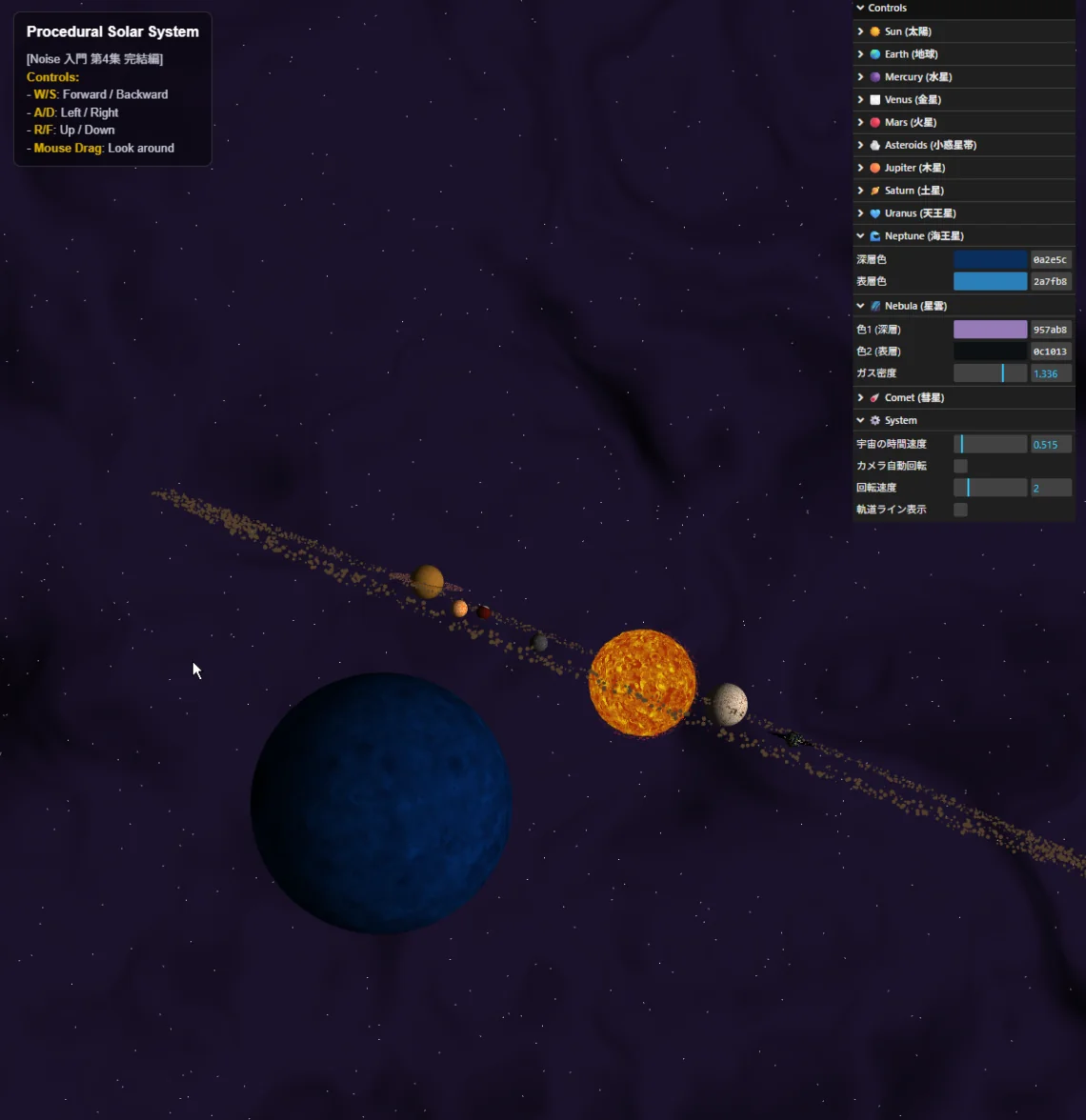Expand the Mars (火星) folder

click(910, 123)
